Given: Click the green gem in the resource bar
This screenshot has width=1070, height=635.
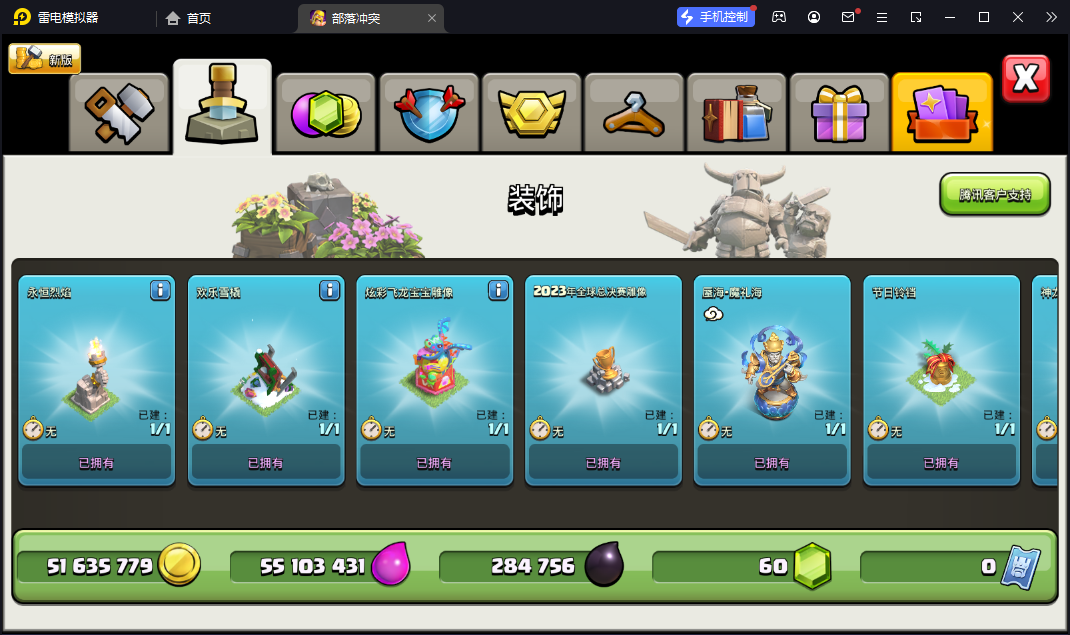Looking at the screenshot, I should [812, 566].
